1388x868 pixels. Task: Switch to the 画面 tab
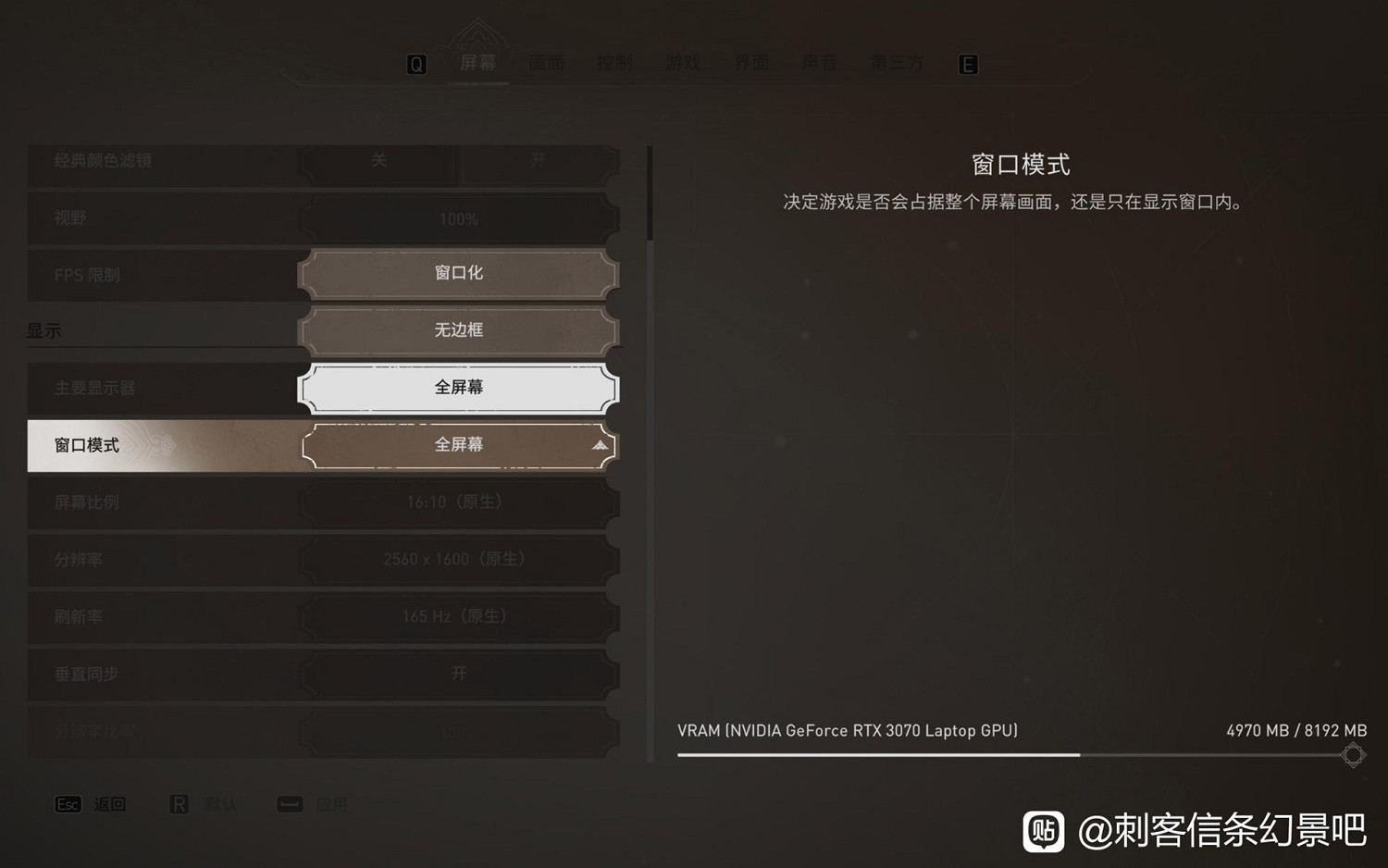tap(546, 62)
